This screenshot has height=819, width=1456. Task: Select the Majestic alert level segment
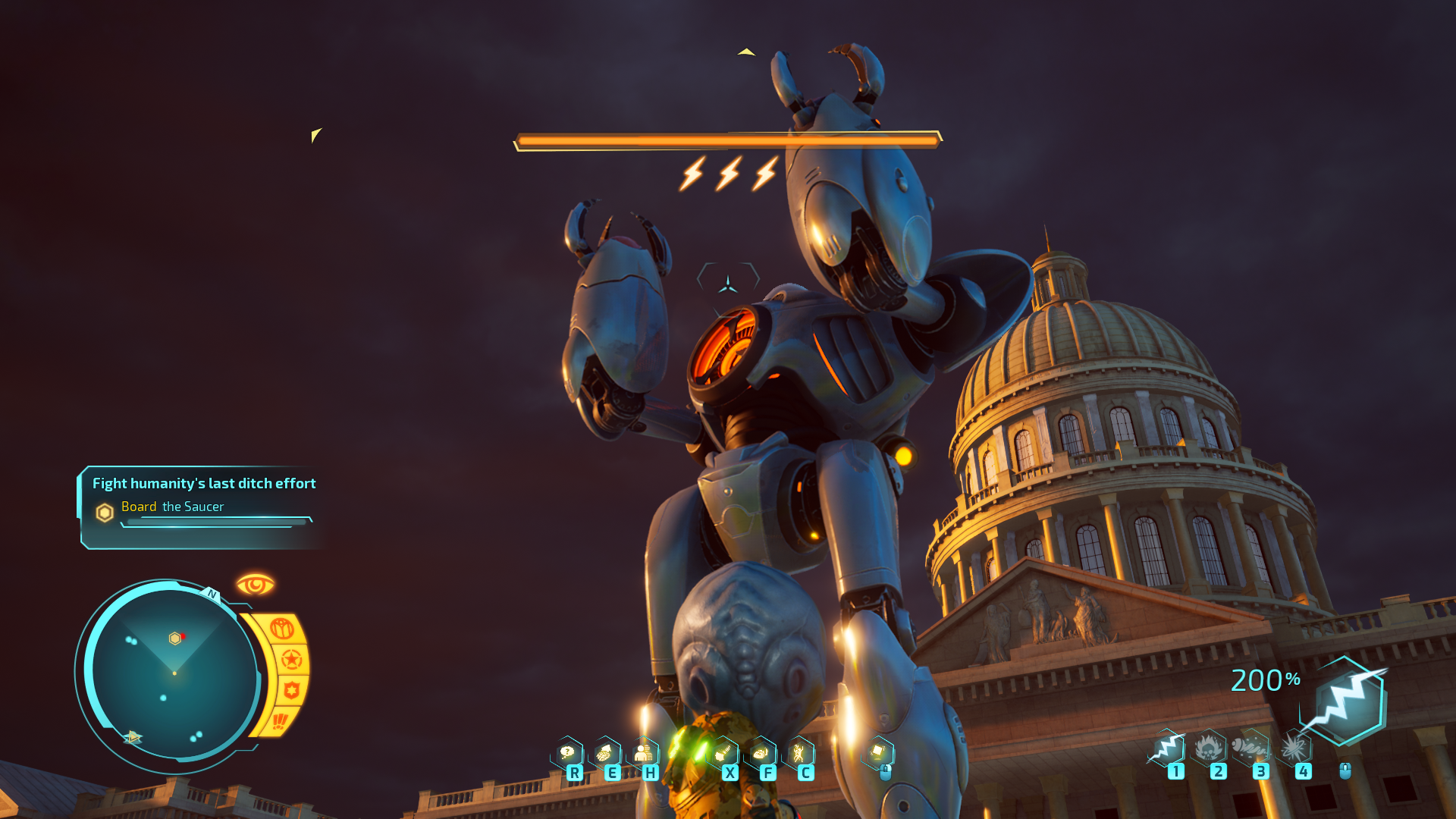[x=281, y=629]
